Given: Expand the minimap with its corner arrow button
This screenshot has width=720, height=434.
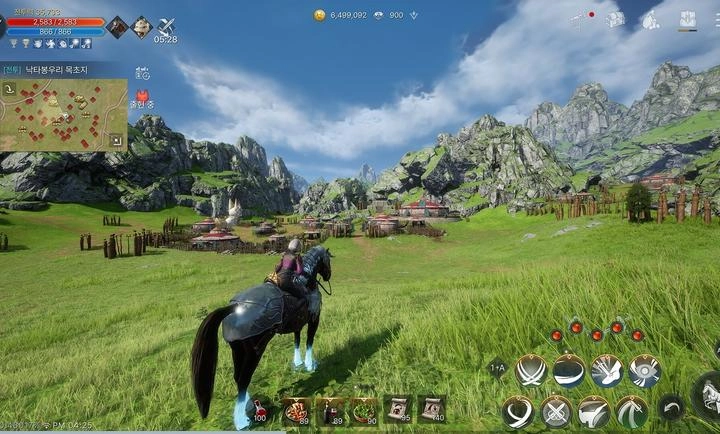Looking at the screenshot, I should click(117, 141).
